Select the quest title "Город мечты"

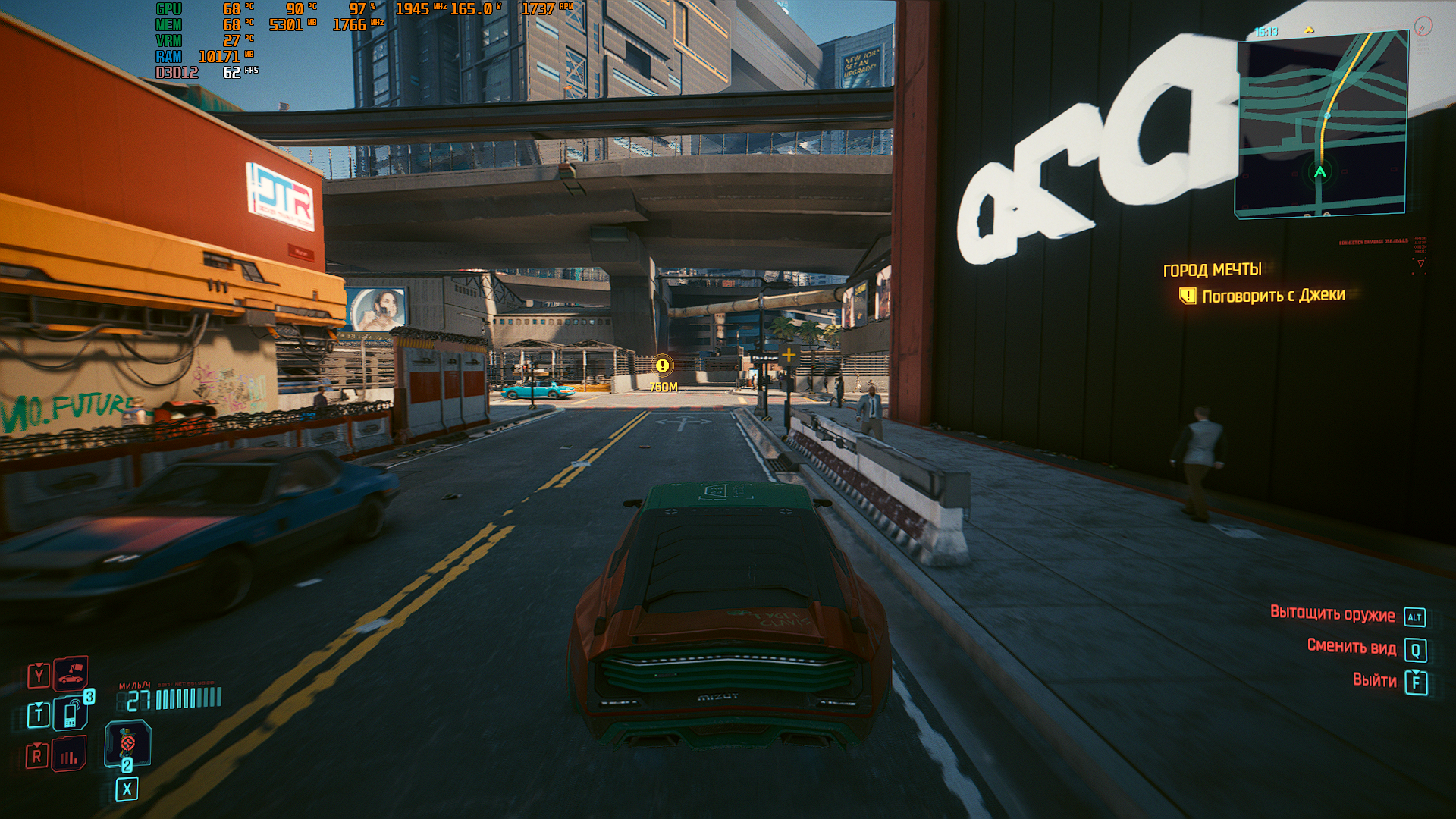1212,270
